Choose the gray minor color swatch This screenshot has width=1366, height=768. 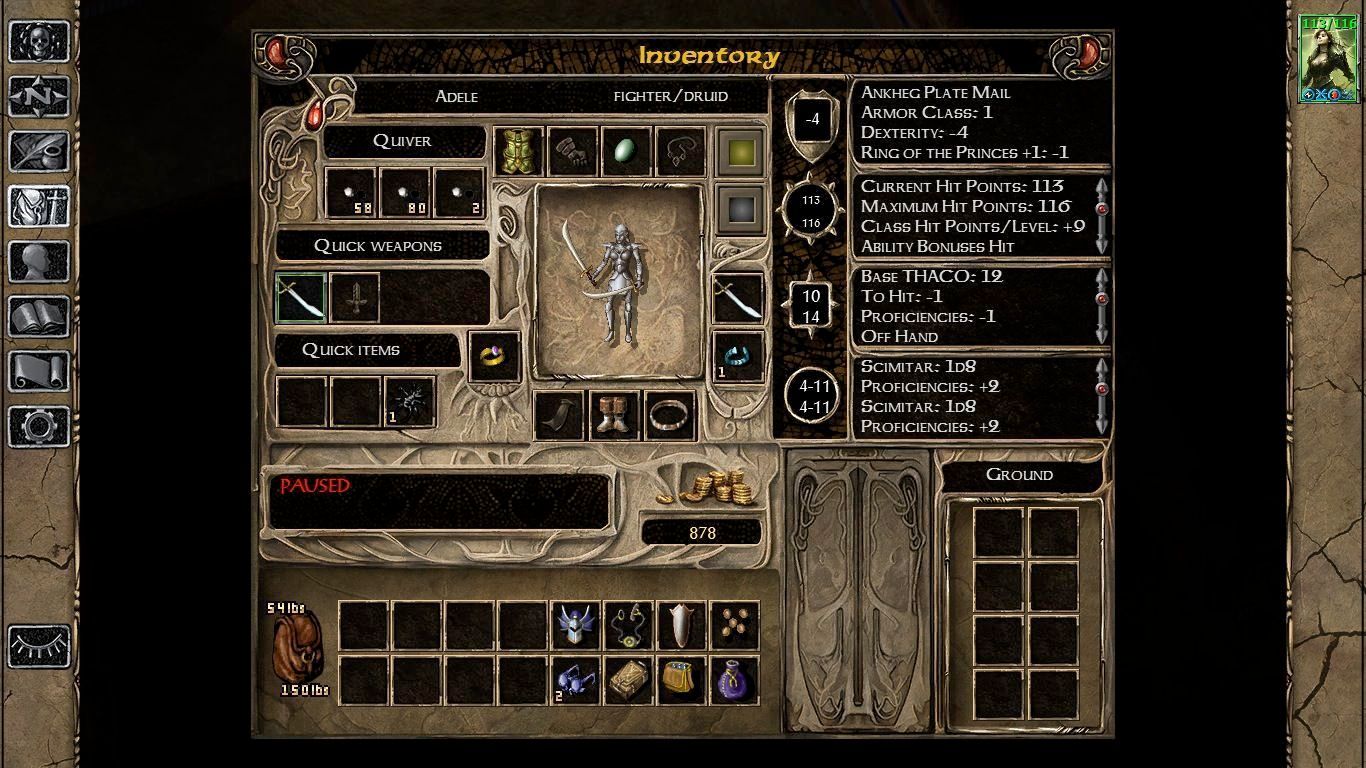(740, 209)
